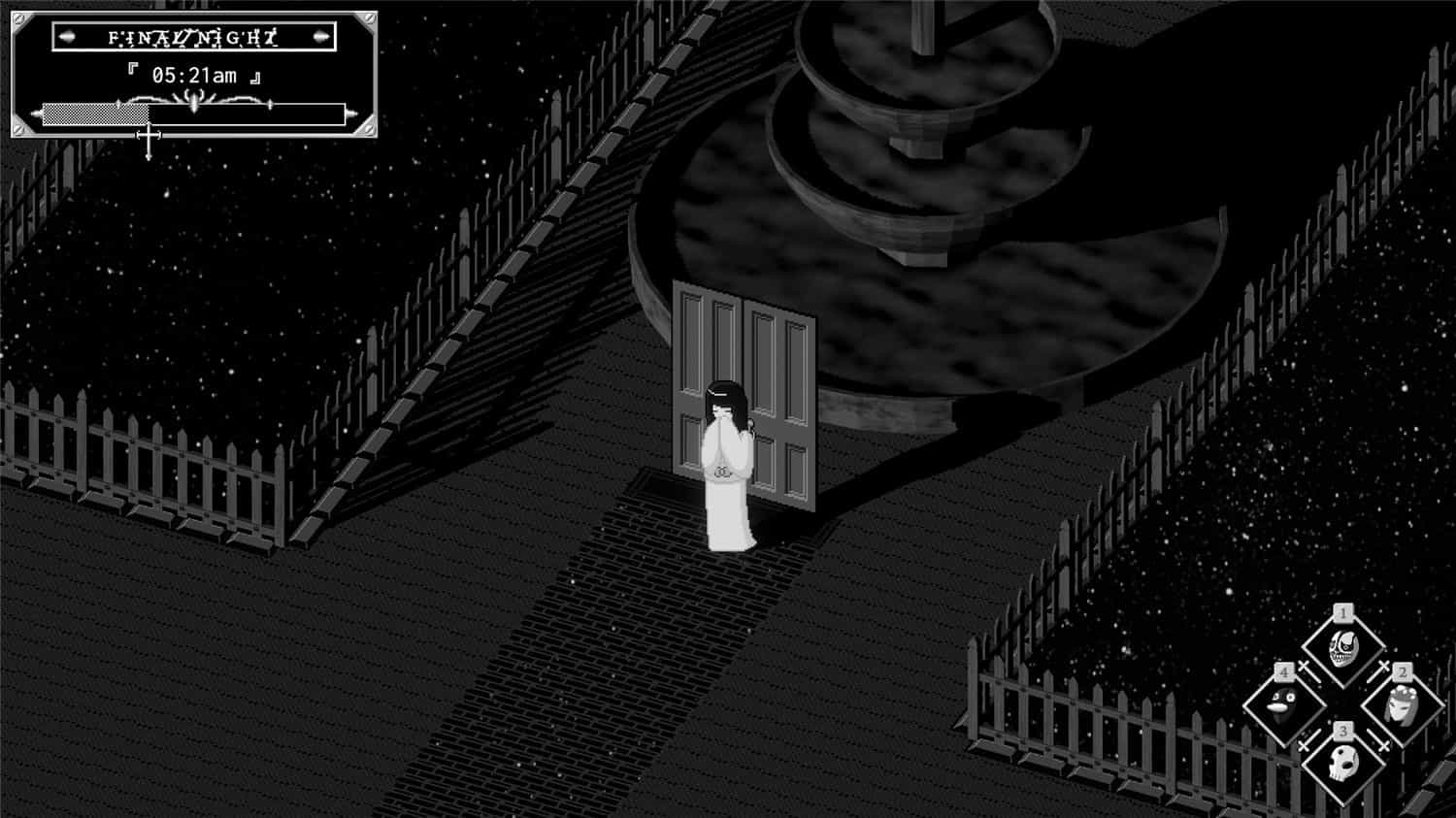
Task: Select the FINAL NIGHT title label
Action: pyautogui.click(x=194, y=38)
